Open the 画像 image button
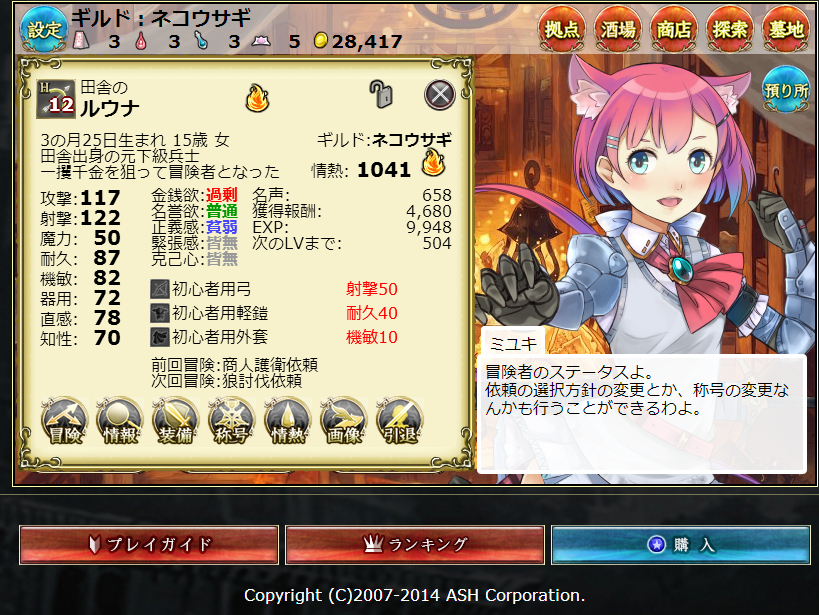The image size is (819, 615). [344, 422]
